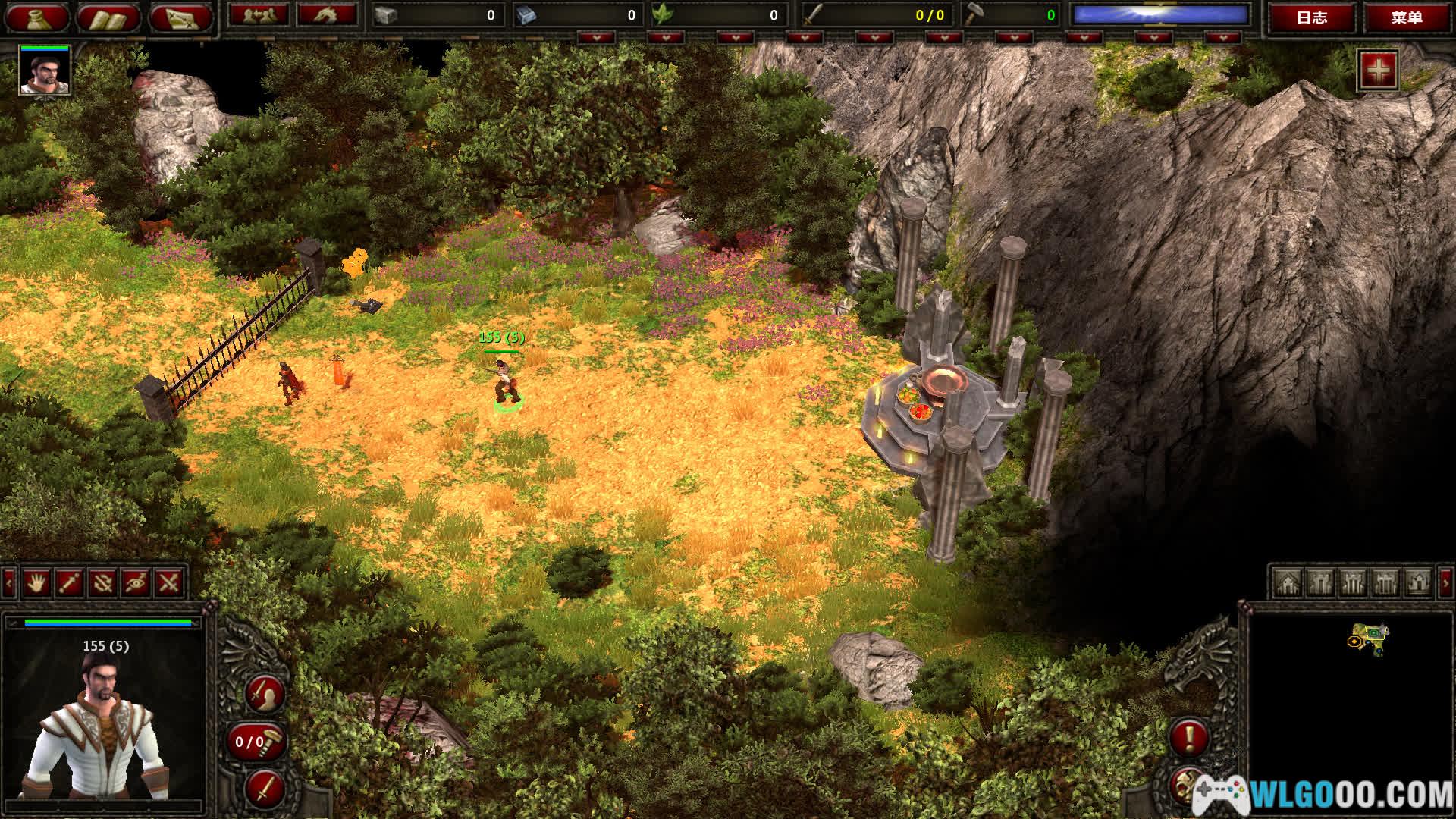
Task: Open the 菜单 game menu
Action: (1407, 17)
